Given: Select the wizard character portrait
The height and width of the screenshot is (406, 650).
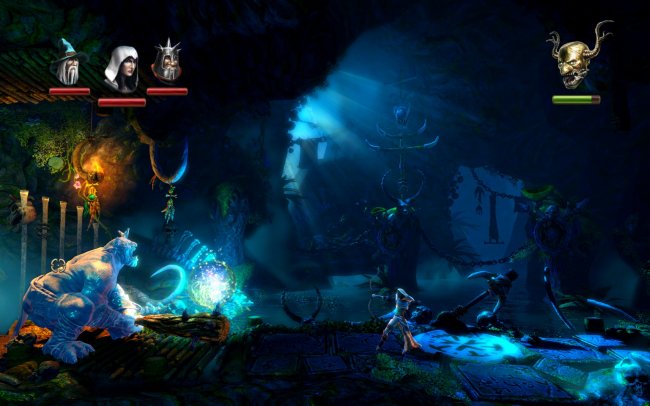Looking at the screenshot, I should (x=69, y=62).
